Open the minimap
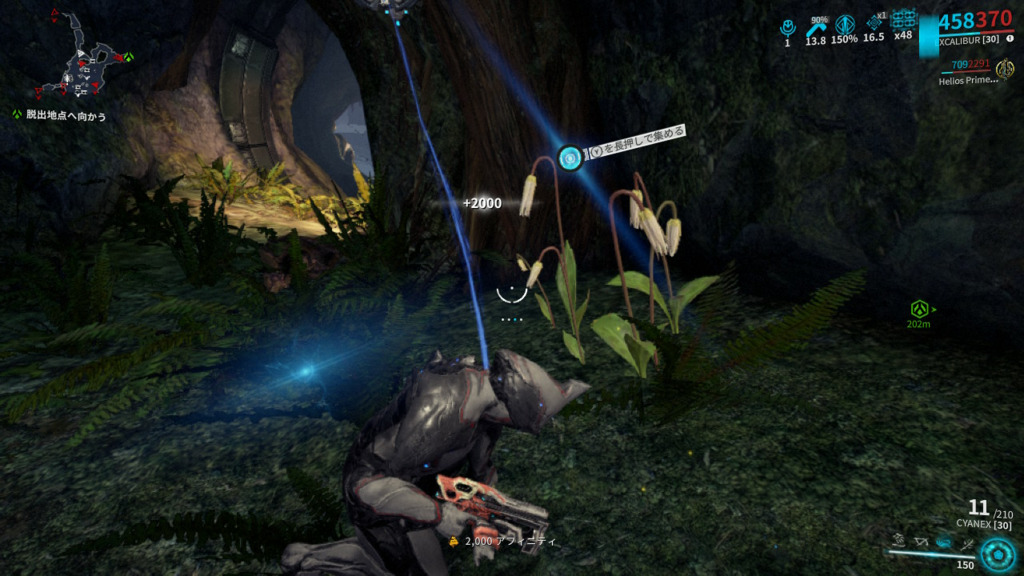The image size is (1024, 576). pyautogui.click(x=80, y=62)
